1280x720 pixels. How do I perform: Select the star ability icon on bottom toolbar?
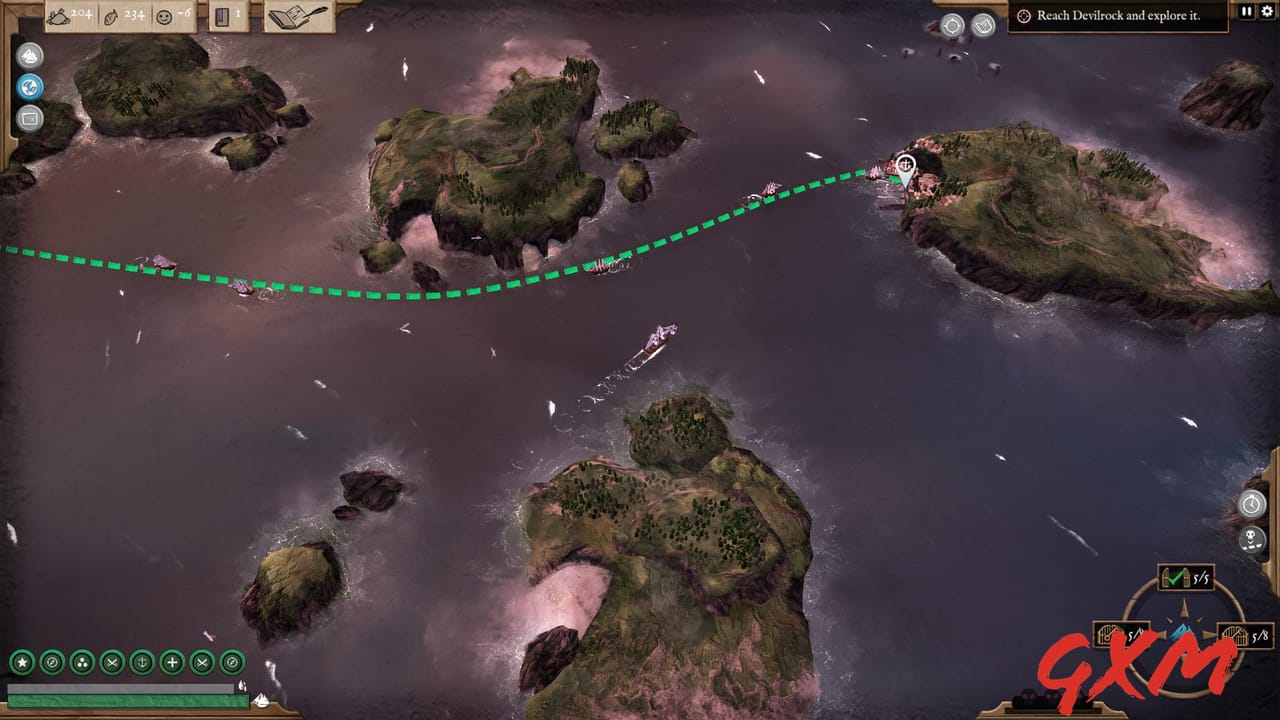pyautogui.click(x=21, y=662)
